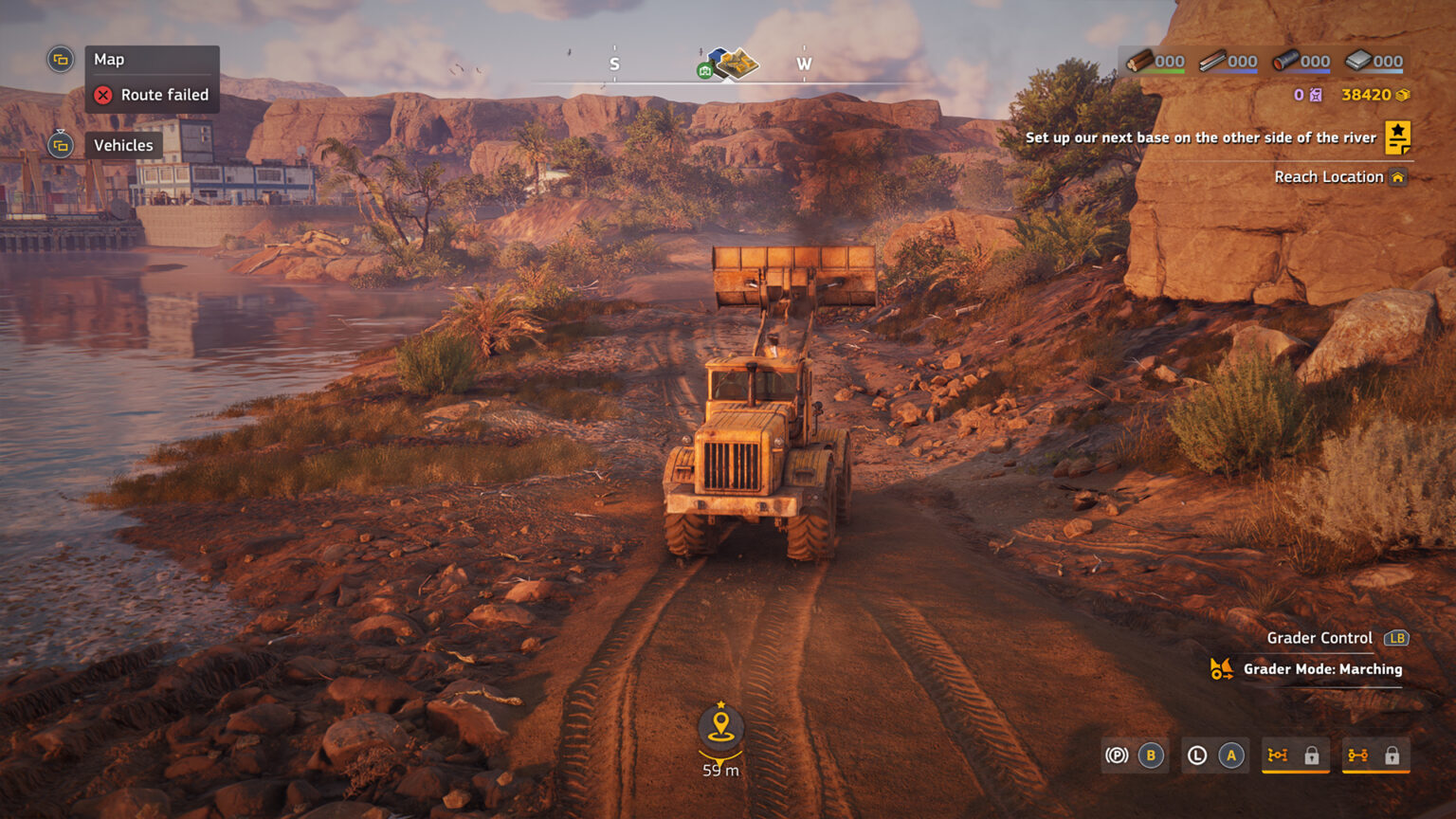Toggle the headlights with the A button
The height and width of the screenshot is (819, 1456).
pos(1230,755)
